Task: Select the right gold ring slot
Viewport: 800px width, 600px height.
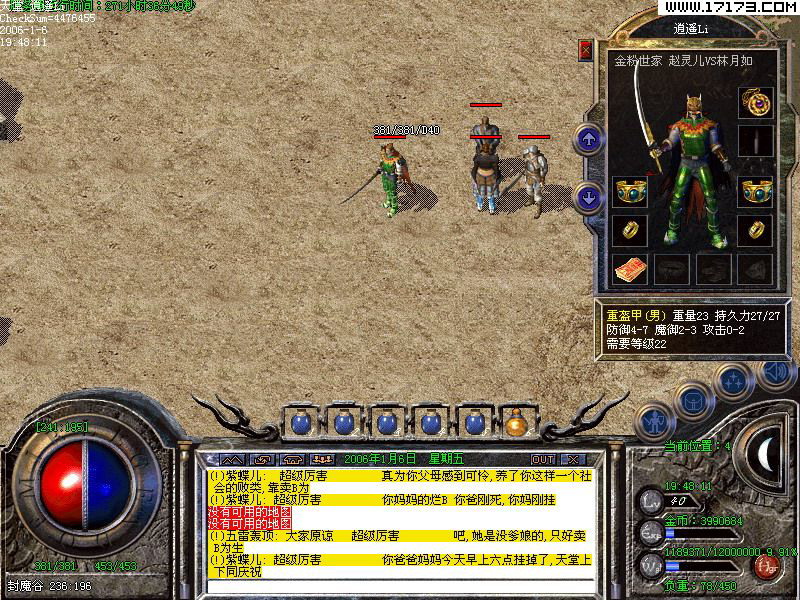Action: click(x=754, y=230)
